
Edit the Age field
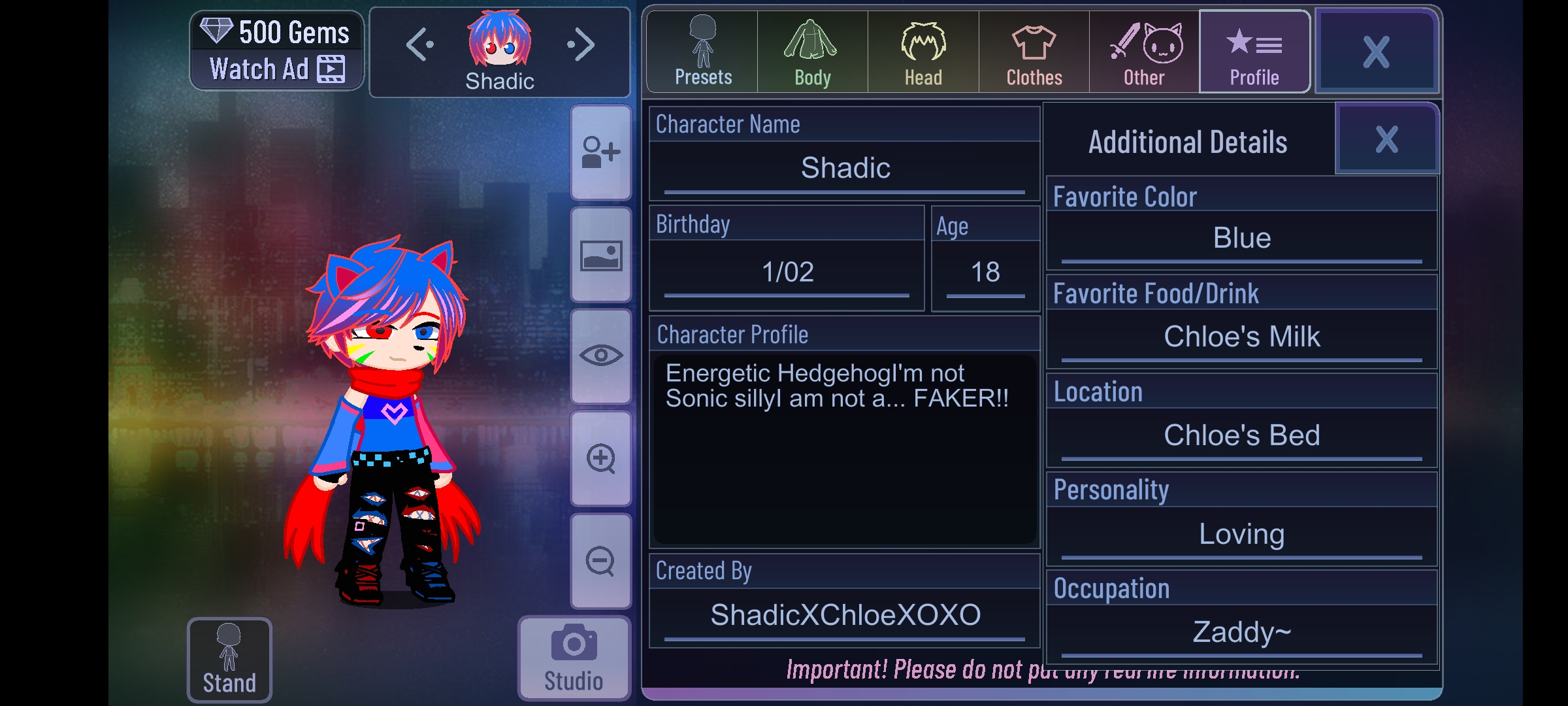985,273
